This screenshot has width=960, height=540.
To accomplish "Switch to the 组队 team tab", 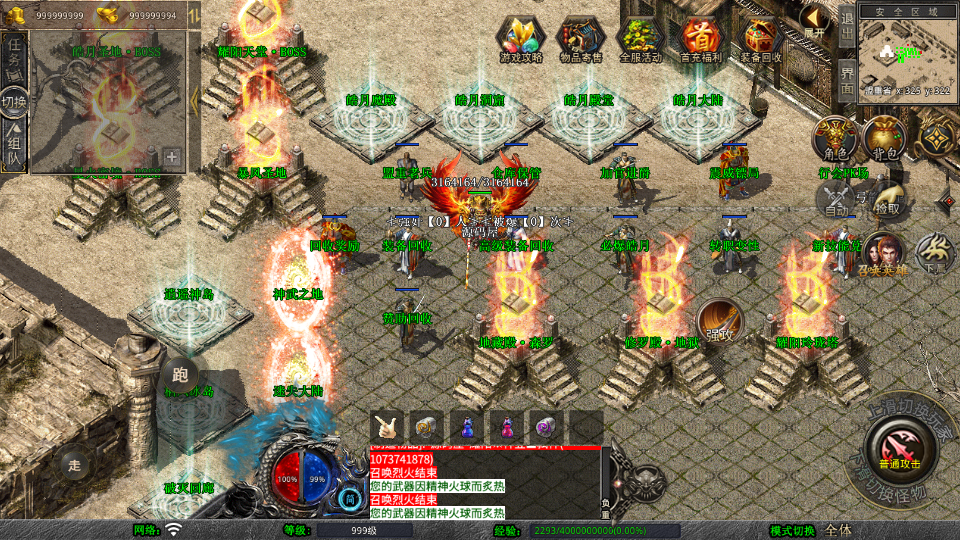I will coord(15,145).
